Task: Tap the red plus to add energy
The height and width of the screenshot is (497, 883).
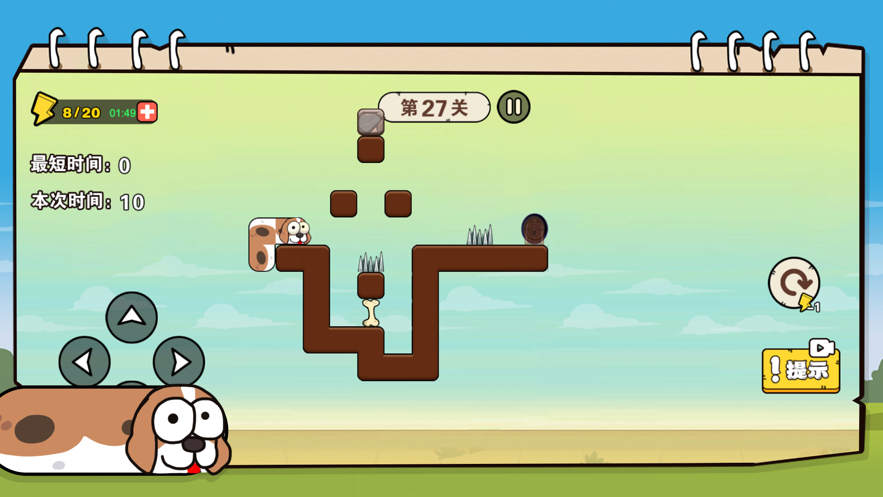Action: point(147,112)
